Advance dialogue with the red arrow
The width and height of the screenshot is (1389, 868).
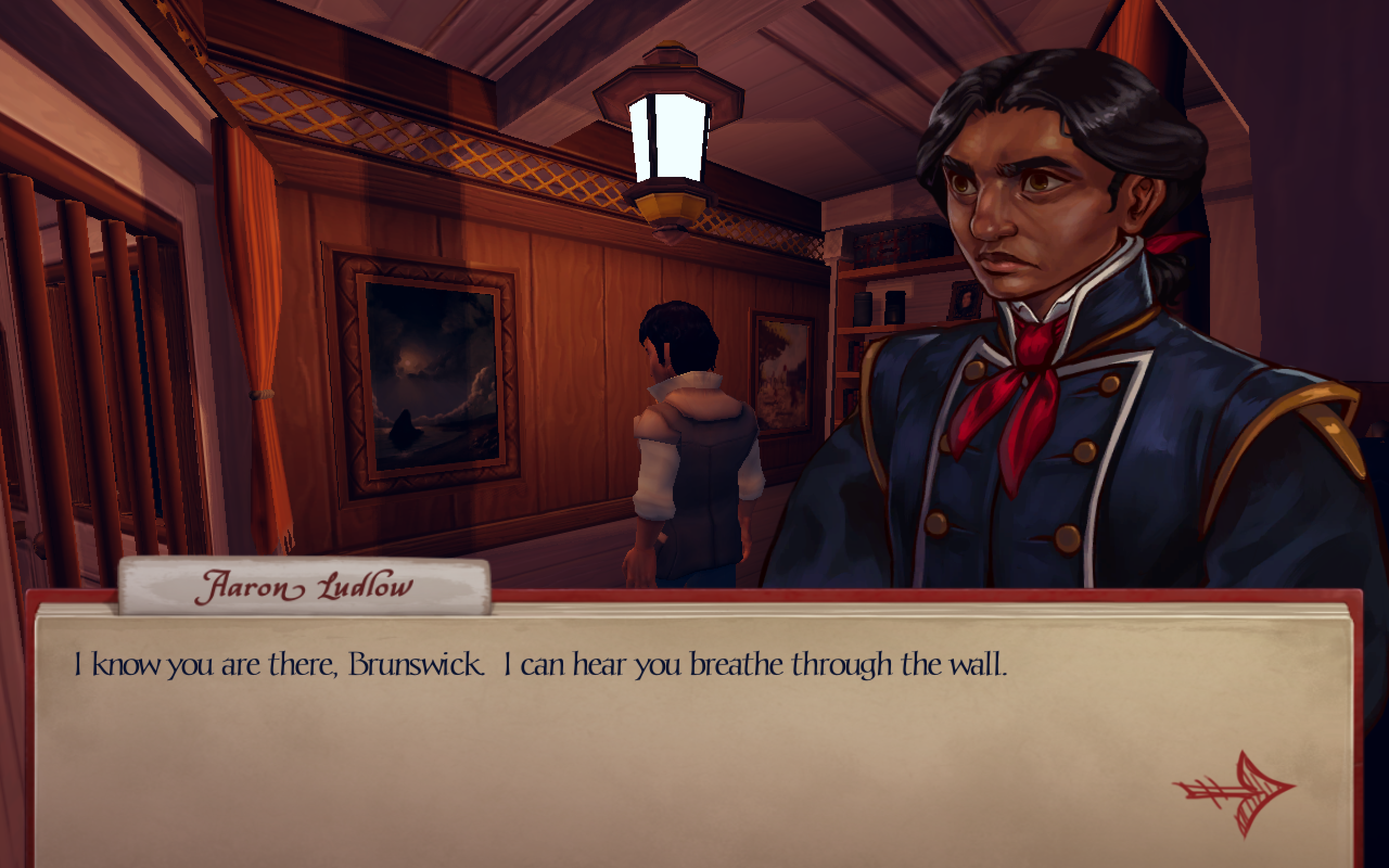pyautogui.click(x=1236, y=793)
